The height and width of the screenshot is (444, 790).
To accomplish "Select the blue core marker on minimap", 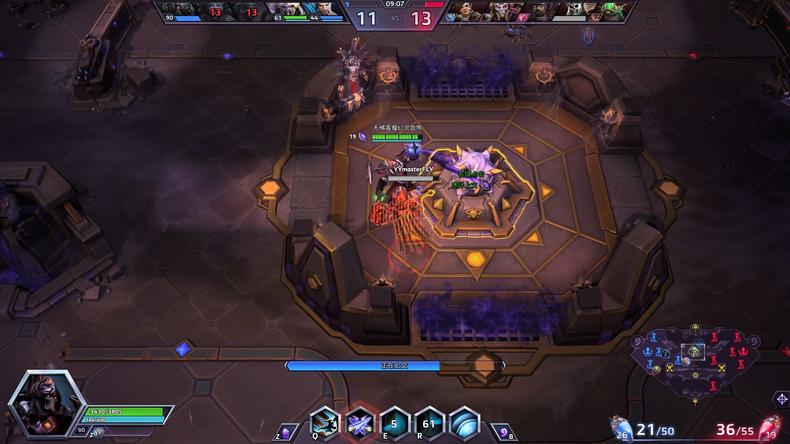I will pos(646,351).
